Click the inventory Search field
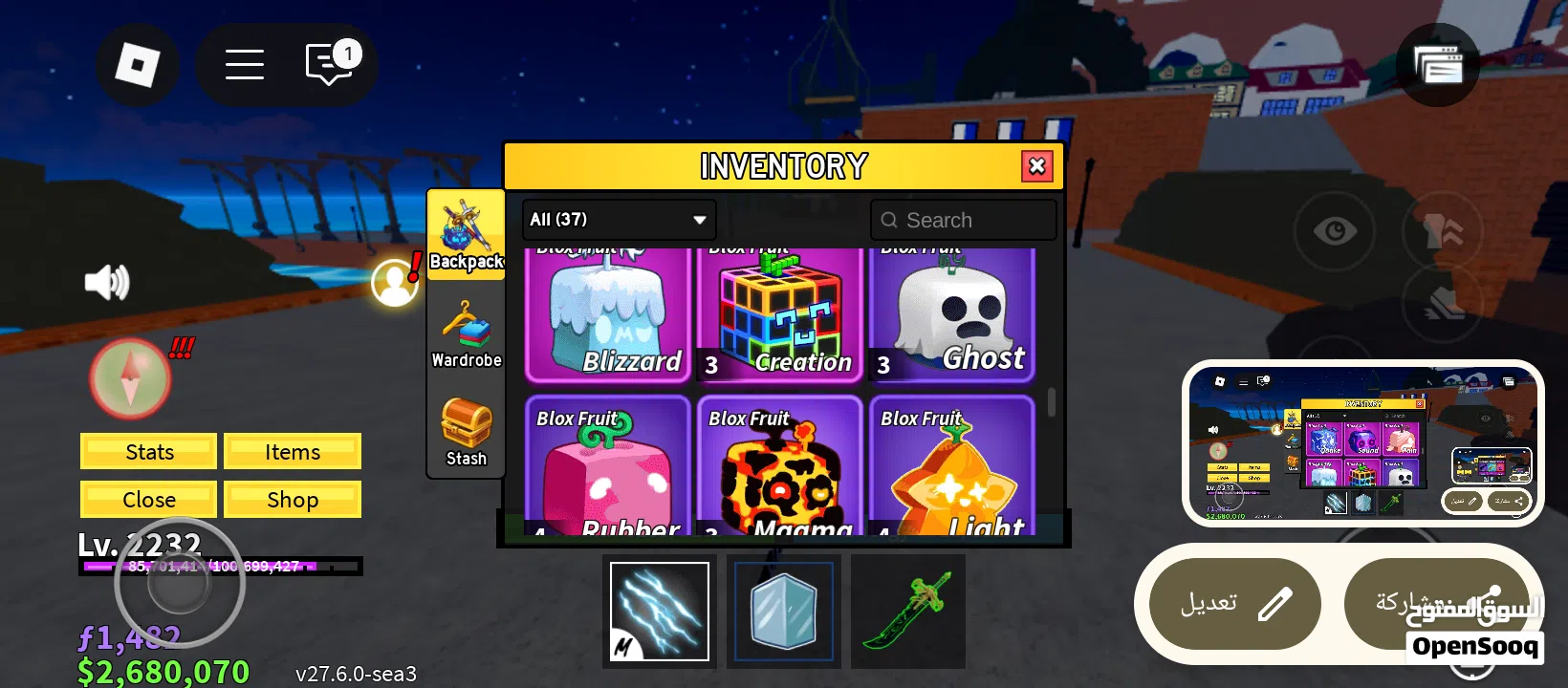Viewport: 1568px width, 688px height. tap(964, 220)
